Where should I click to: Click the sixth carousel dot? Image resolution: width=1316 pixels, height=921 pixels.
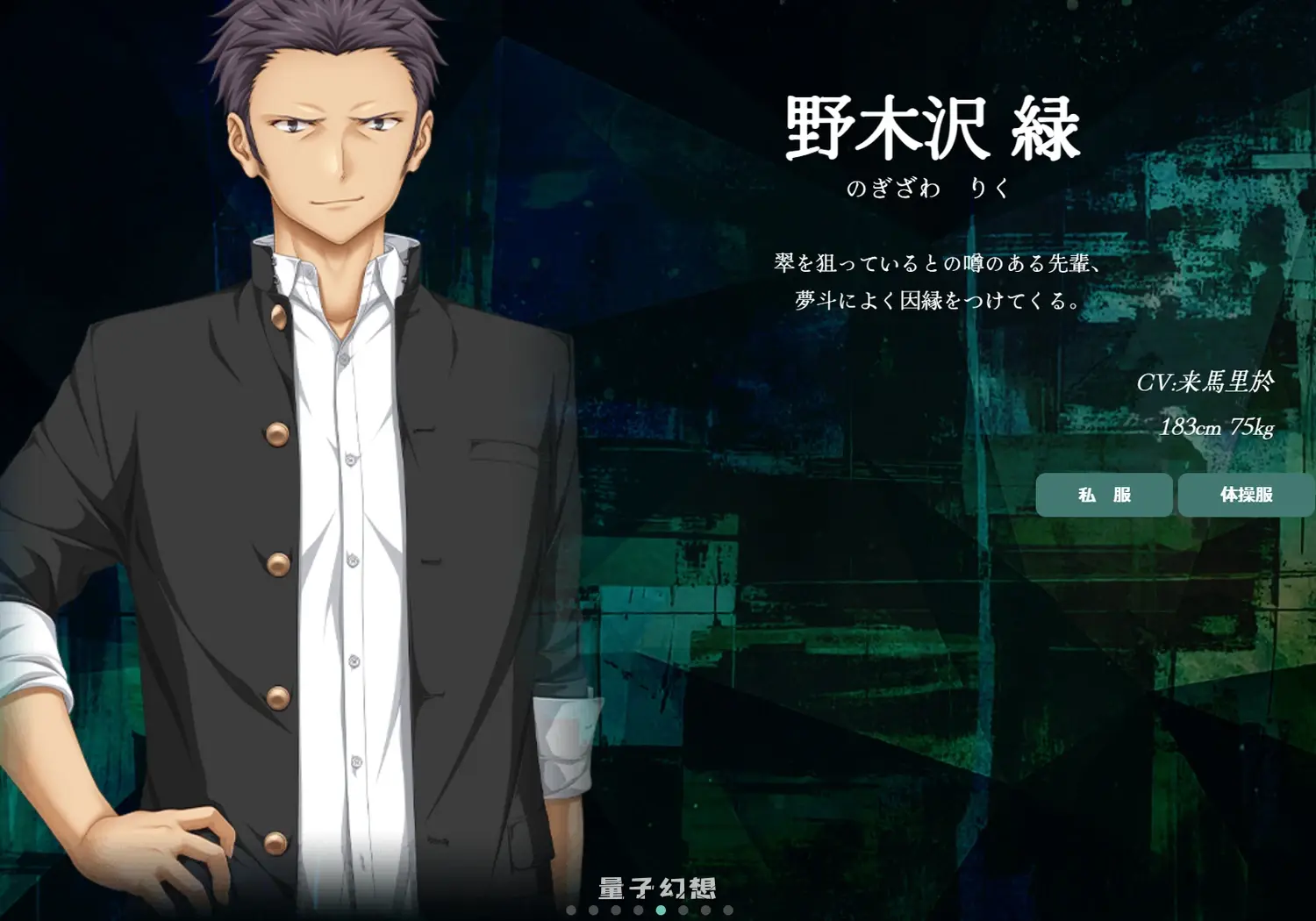(682, 910)
